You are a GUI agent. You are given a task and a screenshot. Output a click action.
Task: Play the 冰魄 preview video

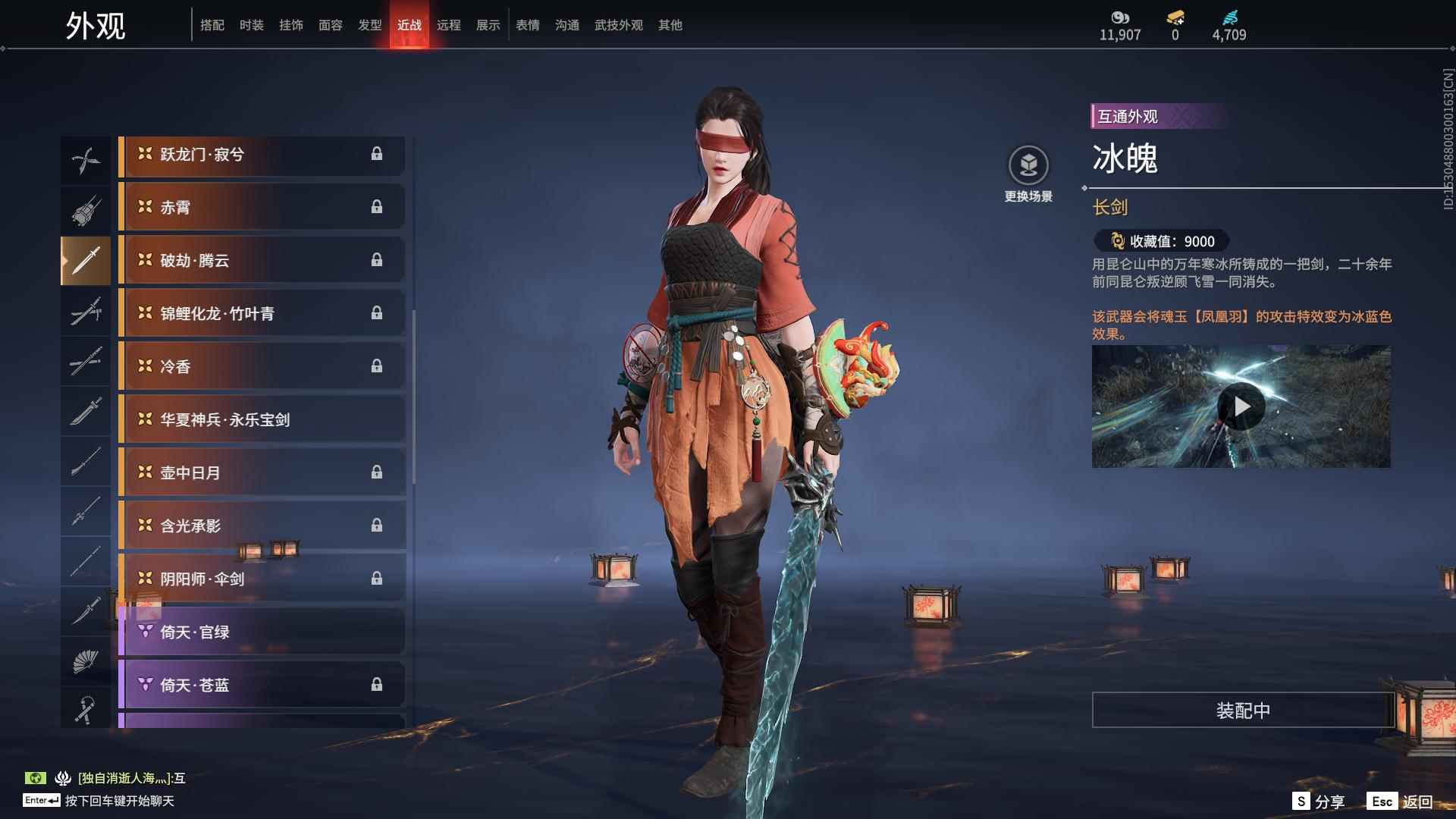(1241, 407)
